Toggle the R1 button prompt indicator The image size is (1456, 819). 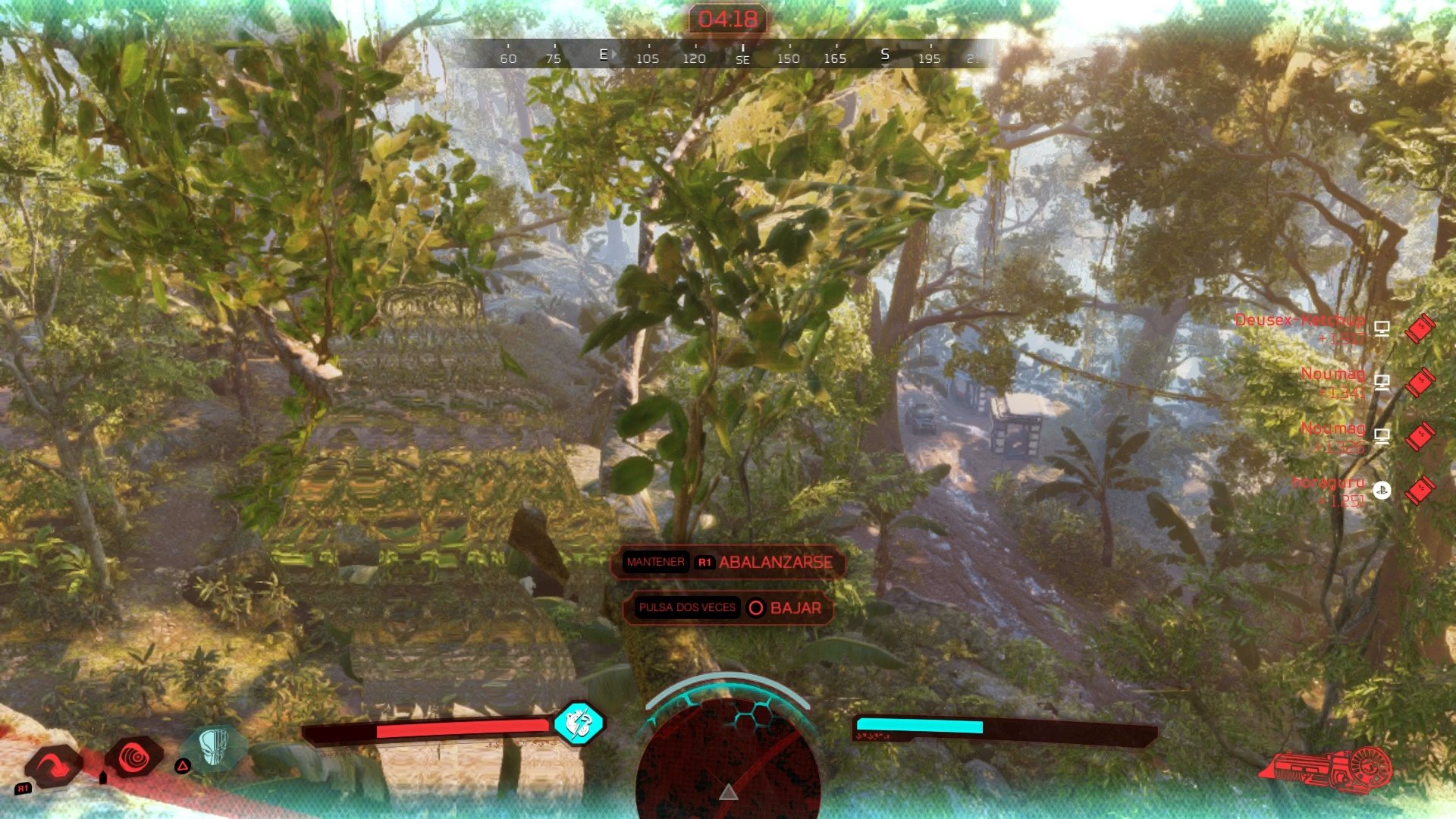(706, 563)
